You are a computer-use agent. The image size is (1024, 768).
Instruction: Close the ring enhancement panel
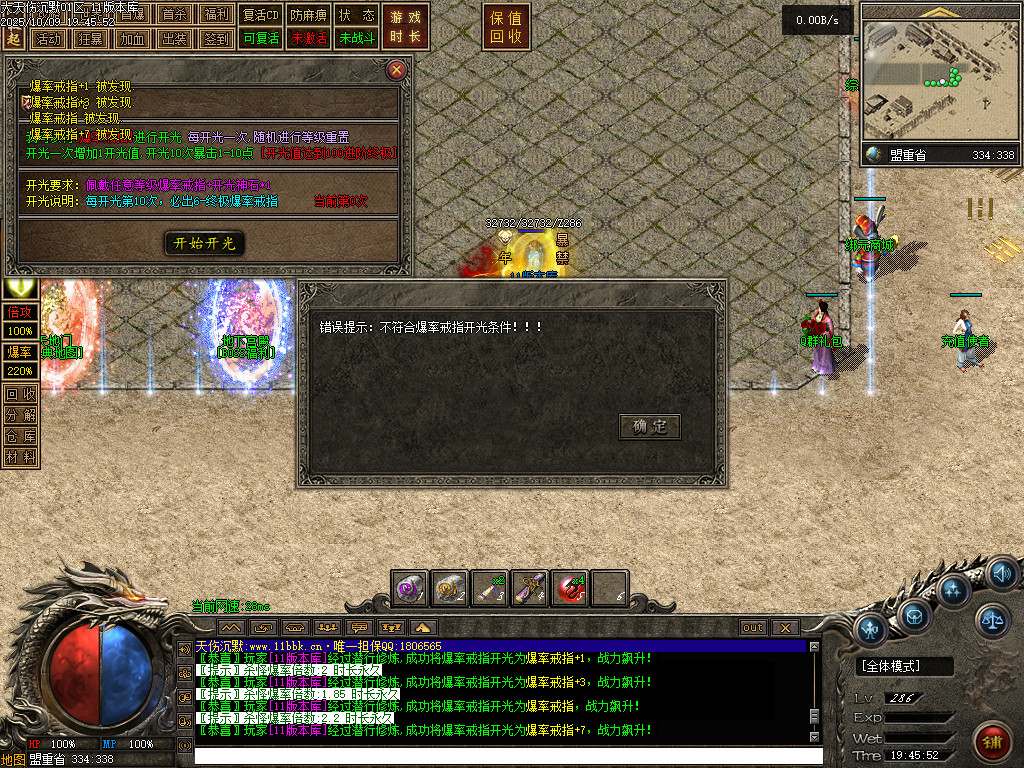pos(397,70)
